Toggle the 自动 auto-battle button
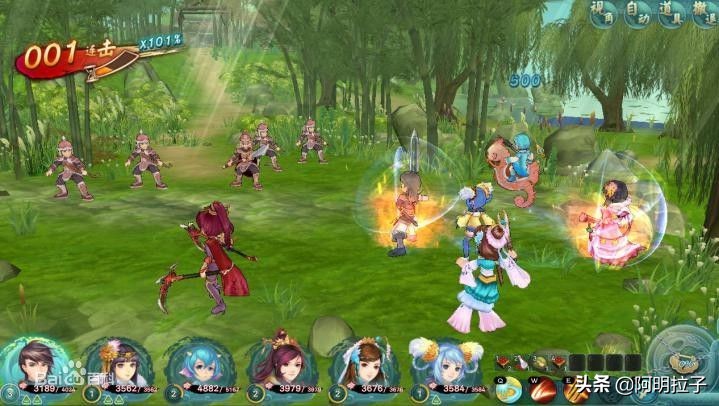This screenshot has height=406, width=719. click(637, 15)
